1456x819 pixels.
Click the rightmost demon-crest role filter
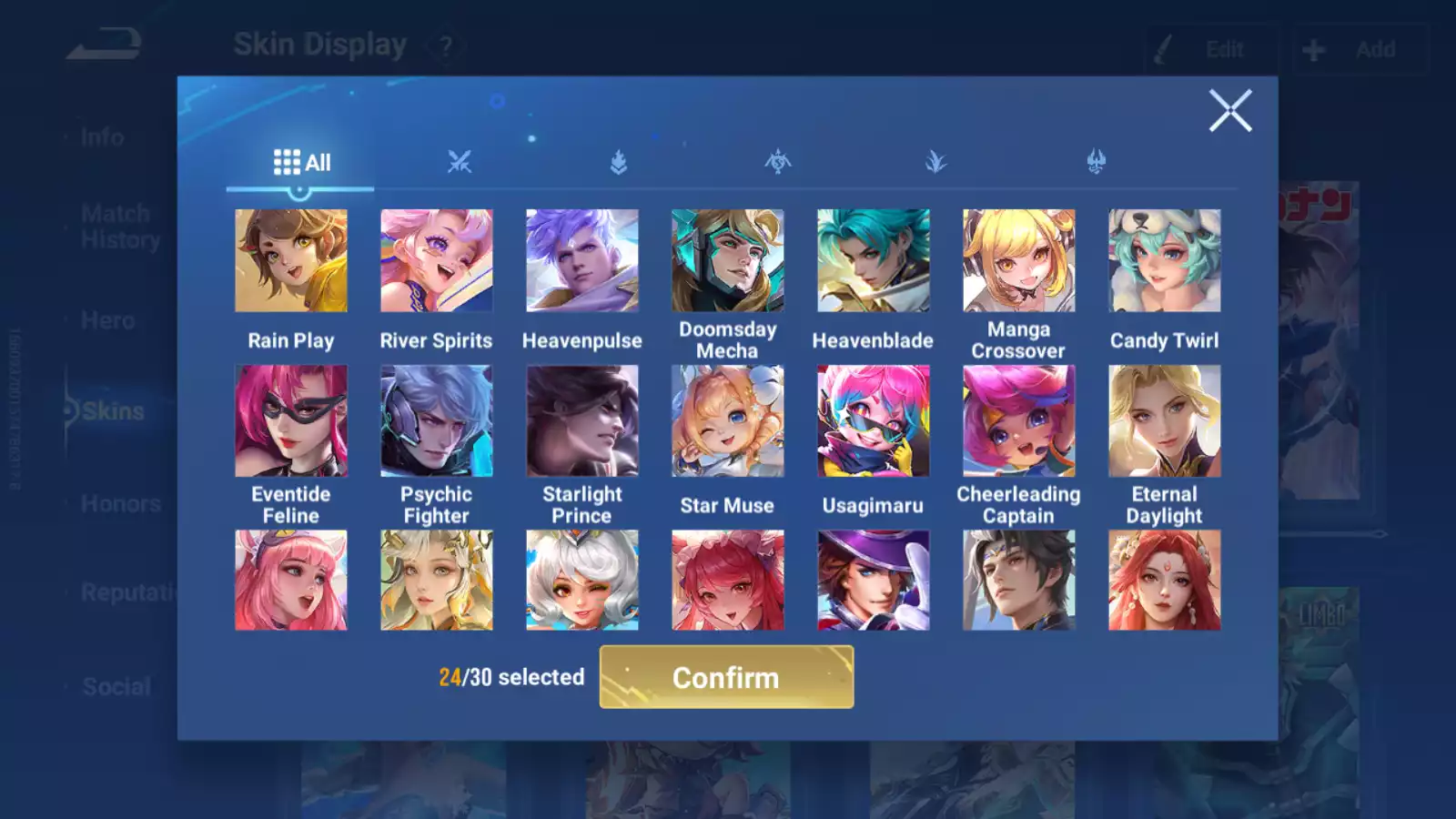(1094, 160)
